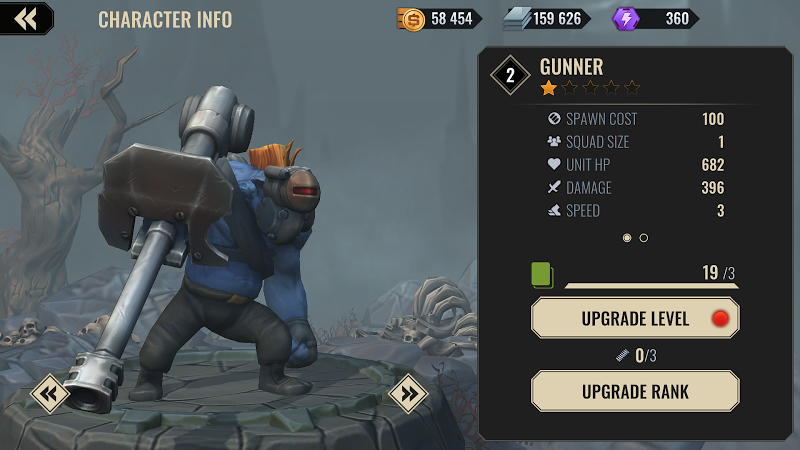Click the Upgrade Level button
Screen dimensions: 800x450
point(635,319)
